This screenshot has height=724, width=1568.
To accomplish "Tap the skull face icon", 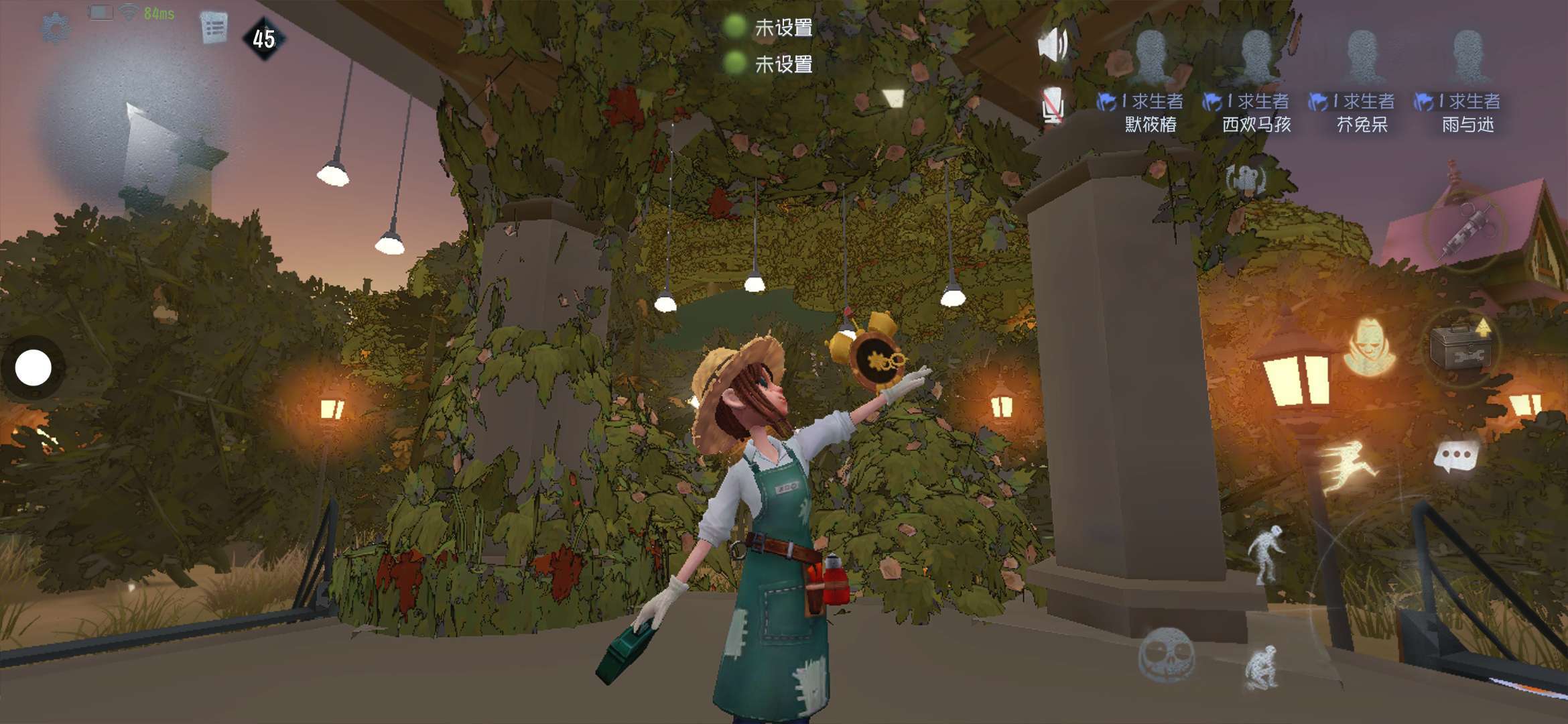I will tap(1167, 654).
